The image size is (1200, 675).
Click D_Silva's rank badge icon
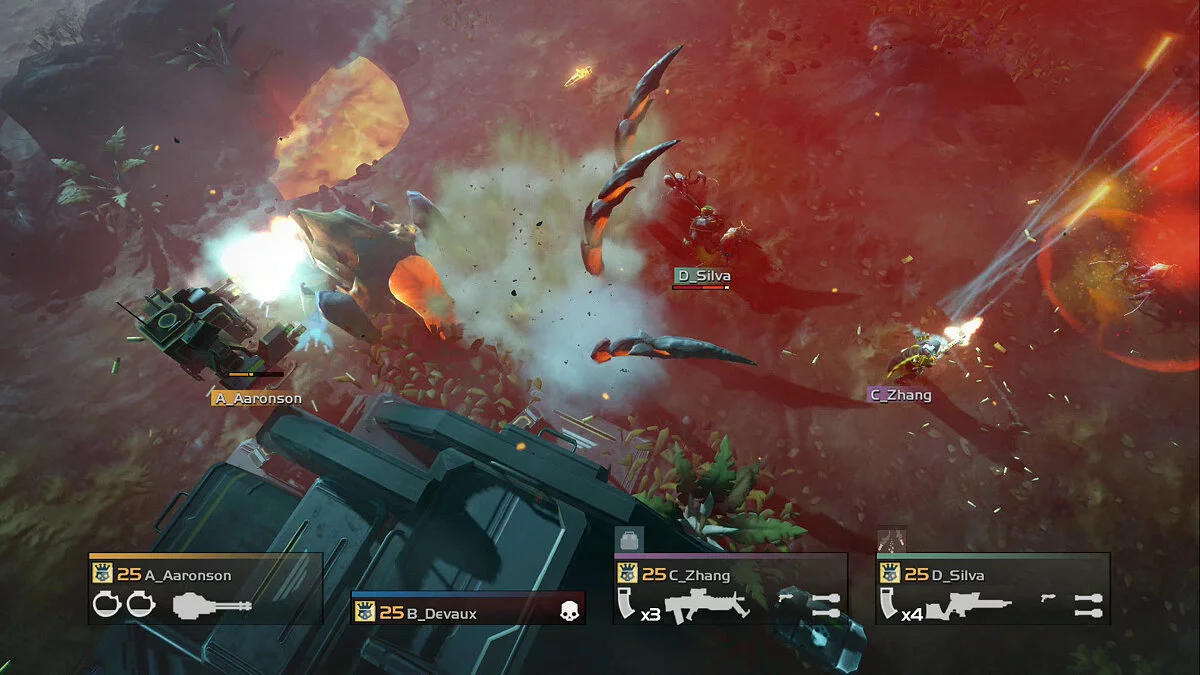[x=889, y=574]
